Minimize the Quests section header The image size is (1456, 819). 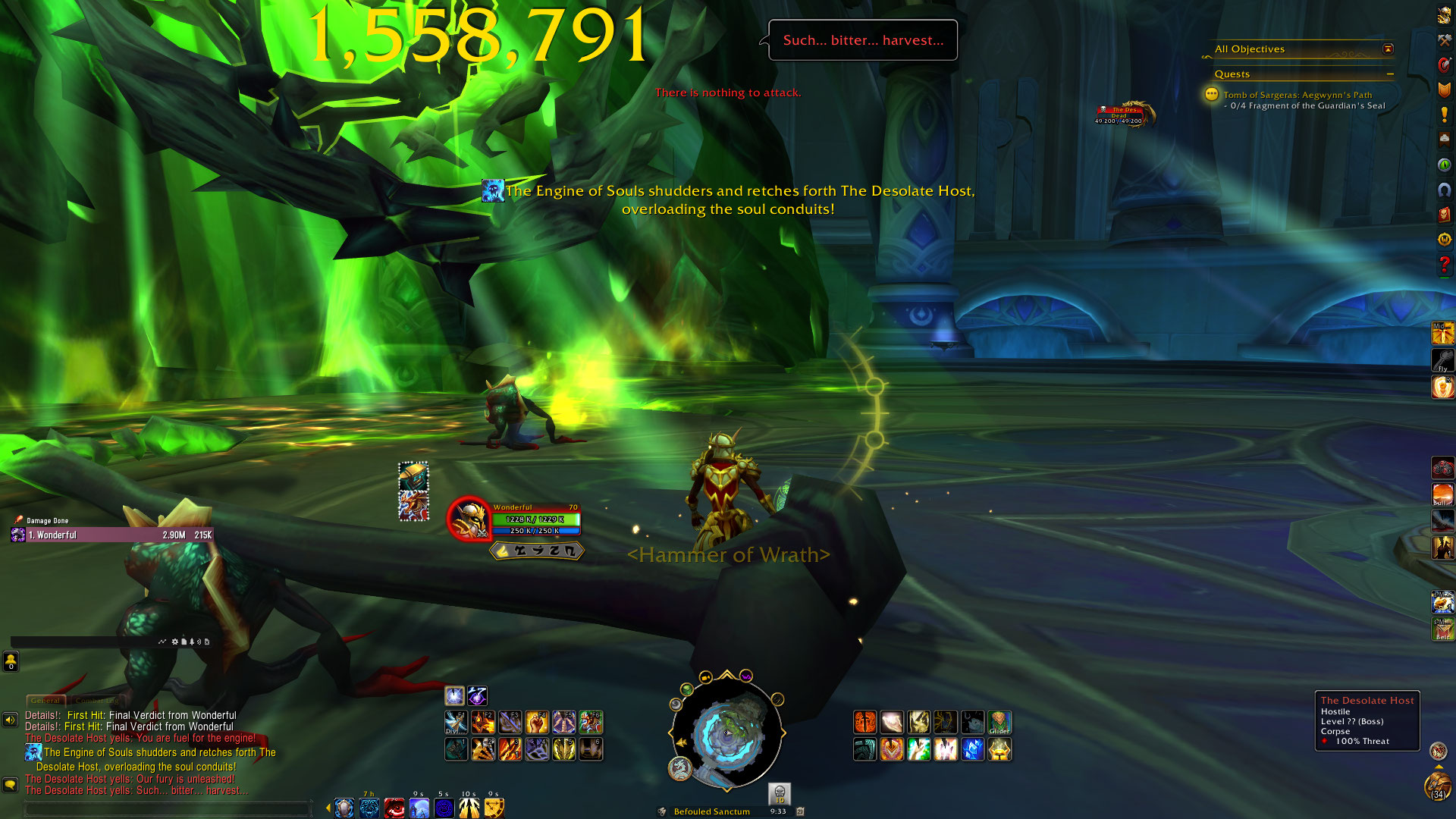1390,74
